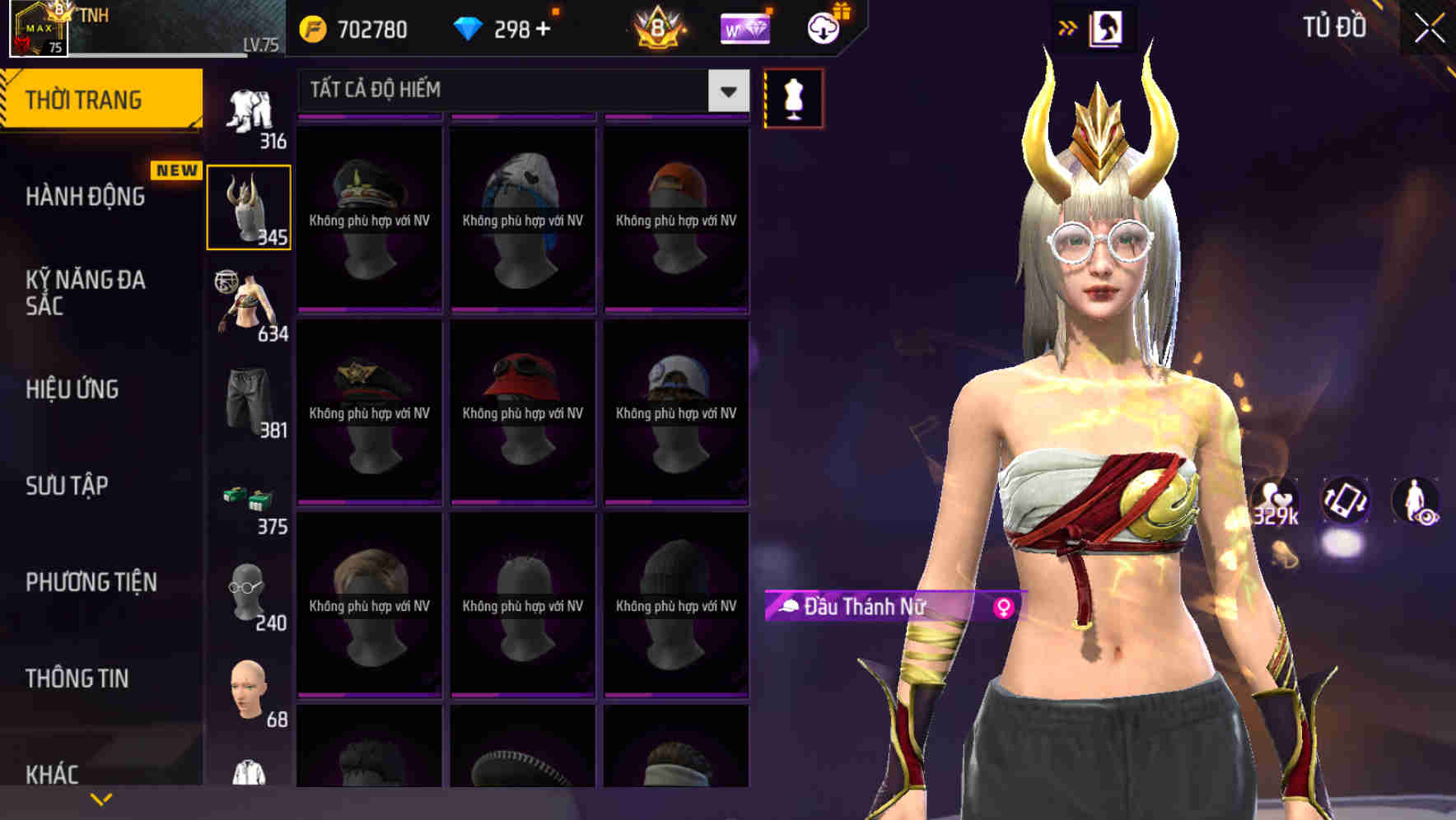Select the horned hood category thumbnail labeled 345
Viewport: 1456px width, 820px height.
coord(249,204)
